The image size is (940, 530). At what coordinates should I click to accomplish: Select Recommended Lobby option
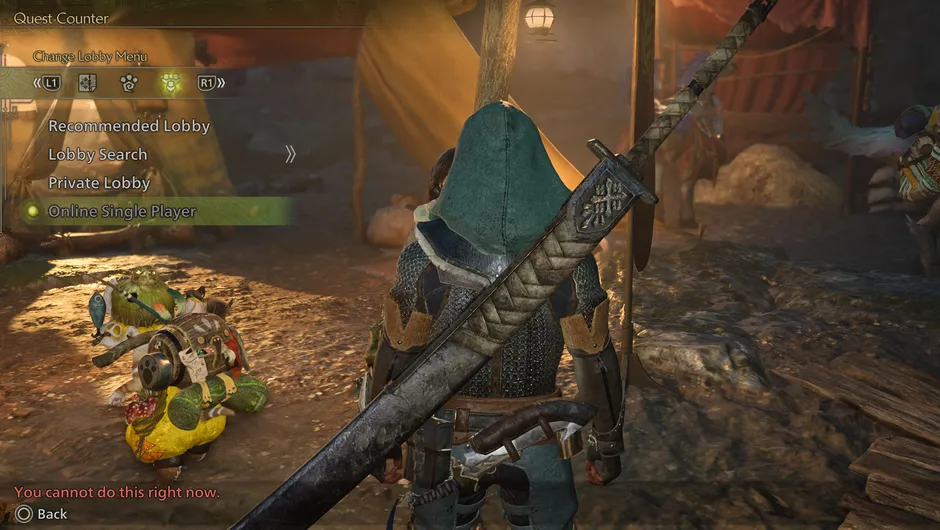coord(129,126)
